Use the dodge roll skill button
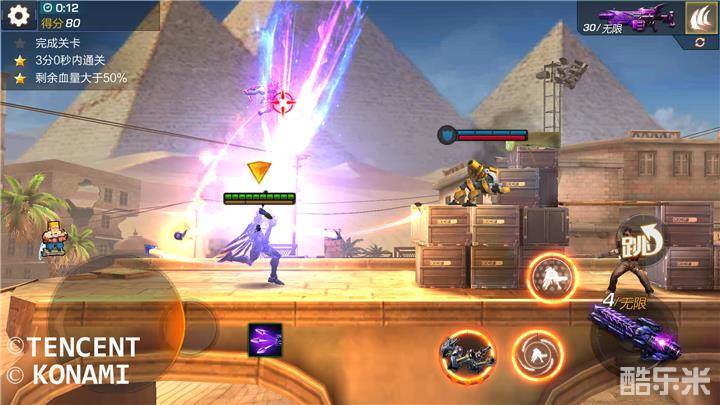Screen dimensions: 720x405 click(x=537, y=352)
